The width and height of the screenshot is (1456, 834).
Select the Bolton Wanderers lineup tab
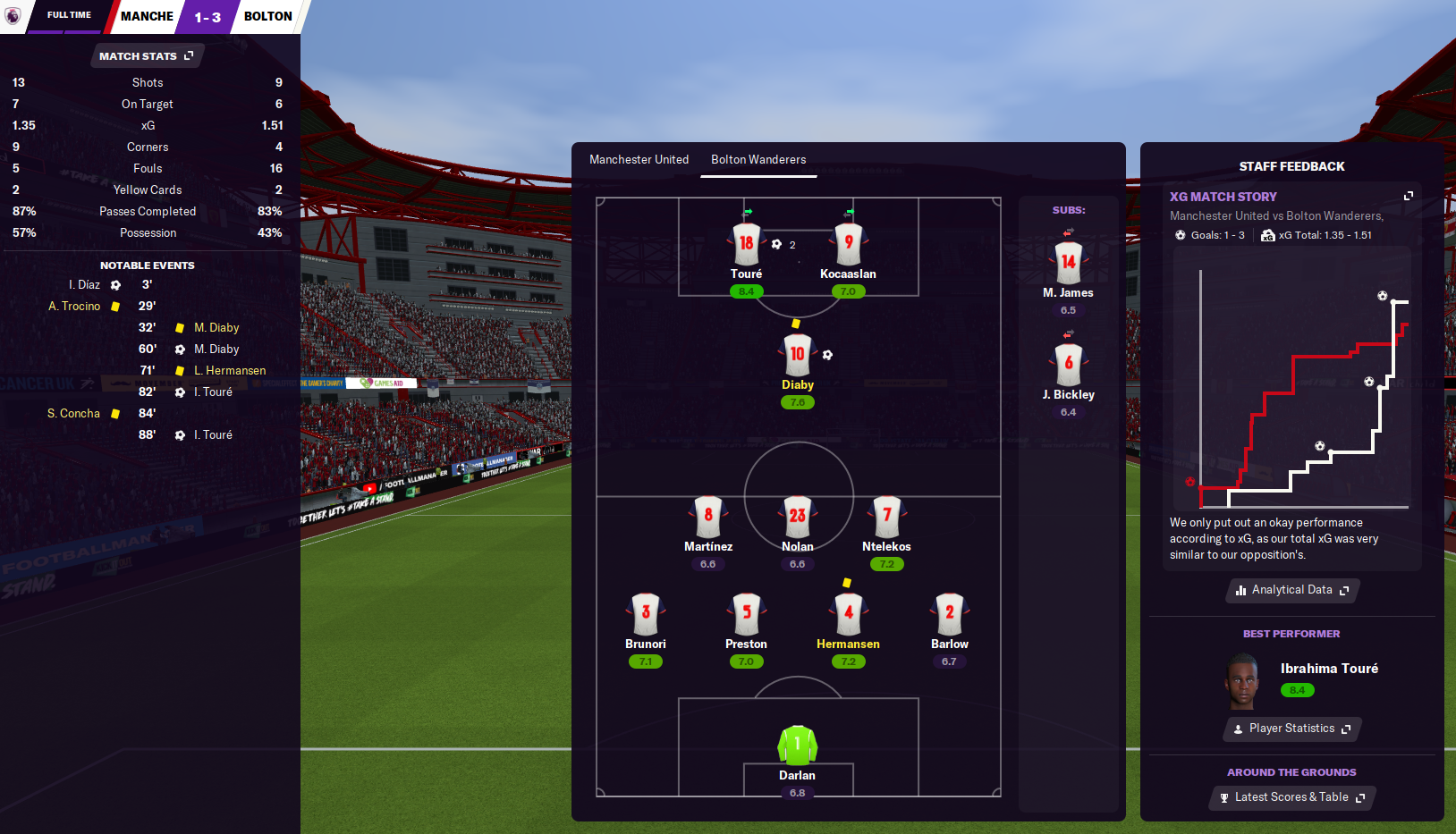758,160
